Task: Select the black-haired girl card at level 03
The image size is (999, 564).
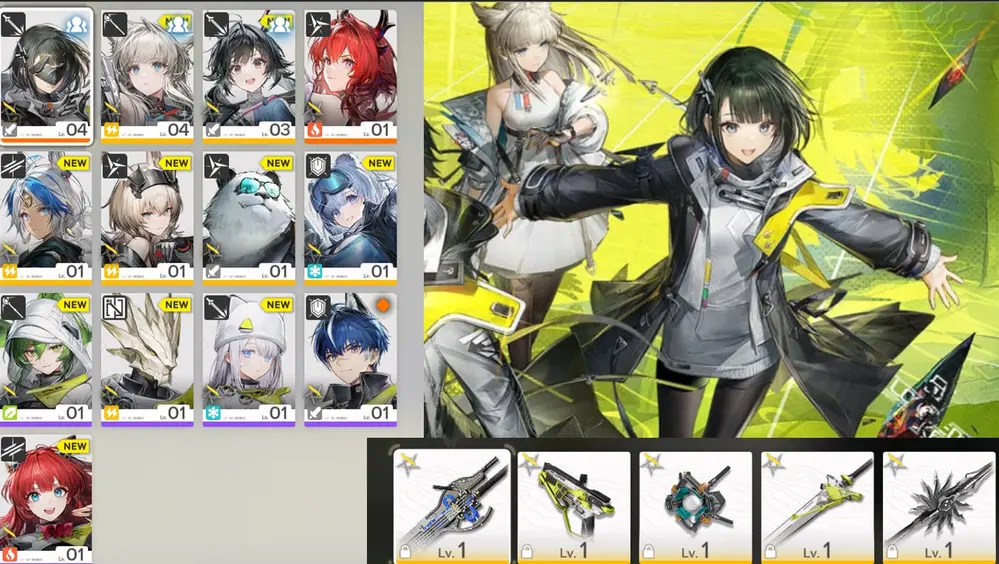Action: (249, 77)
